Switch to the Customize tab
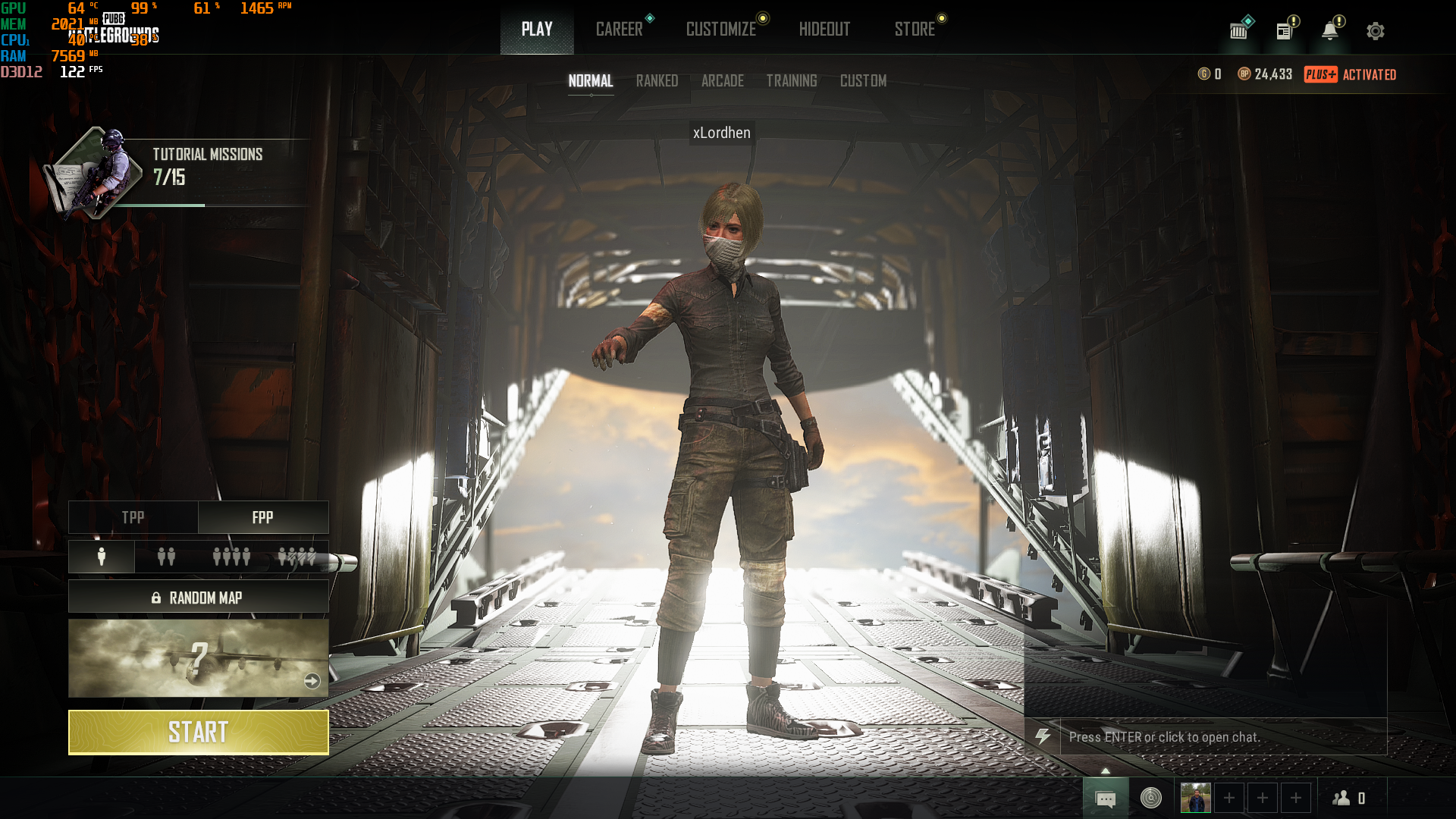Viewport: 1456px width, 819px height. 720,29
